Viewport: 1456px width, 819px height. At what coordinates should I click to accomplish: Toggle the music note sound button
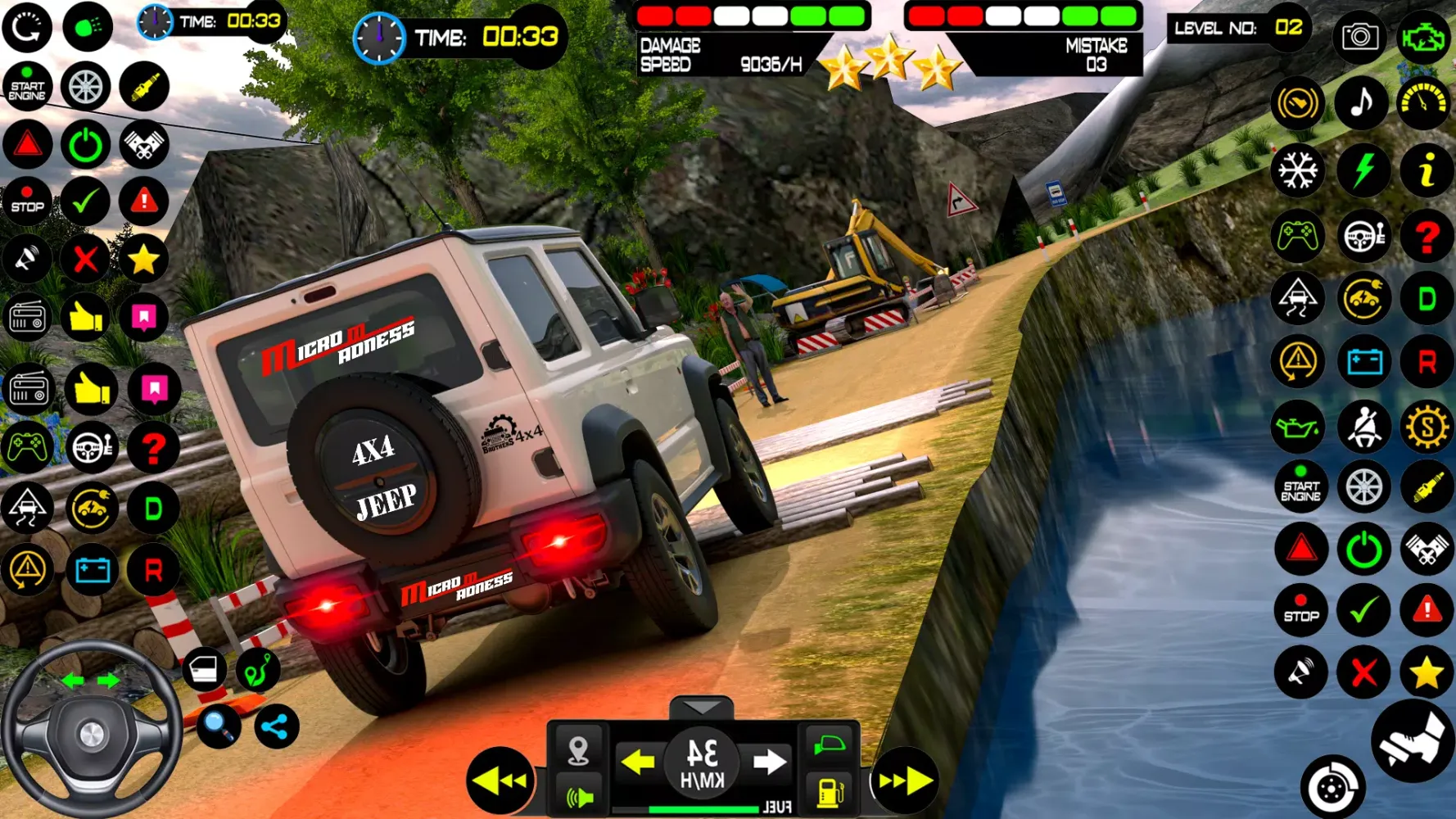pyautogui.click(x=1361, y=103)
